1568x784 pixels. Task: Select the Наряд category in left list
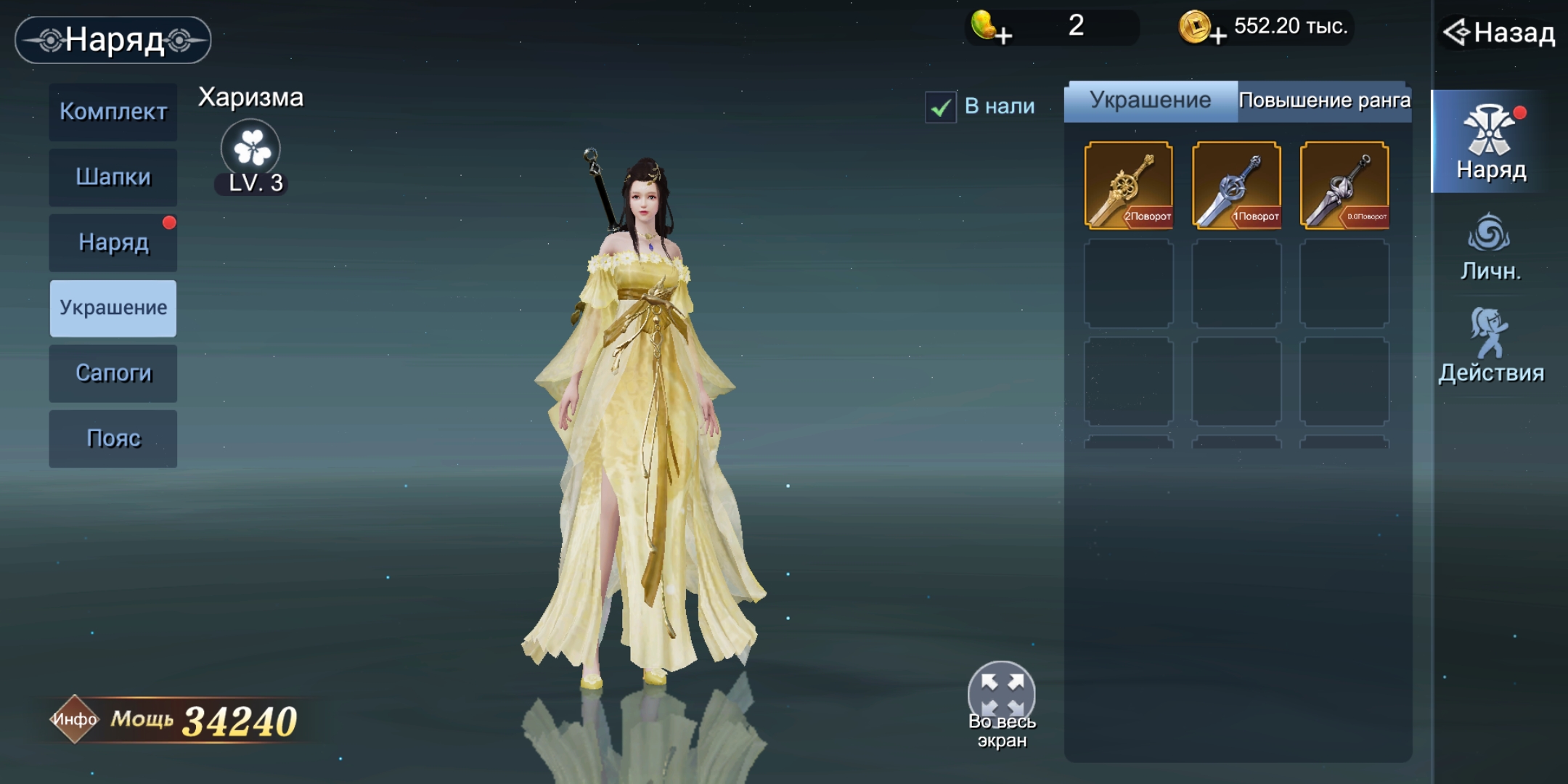tap(113, 242)
